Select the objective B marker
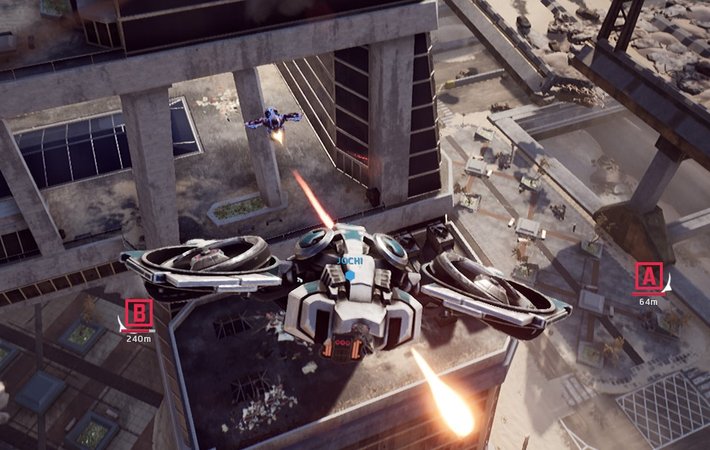The height and width of the screenshot is (450, 710). coord(139,314)
